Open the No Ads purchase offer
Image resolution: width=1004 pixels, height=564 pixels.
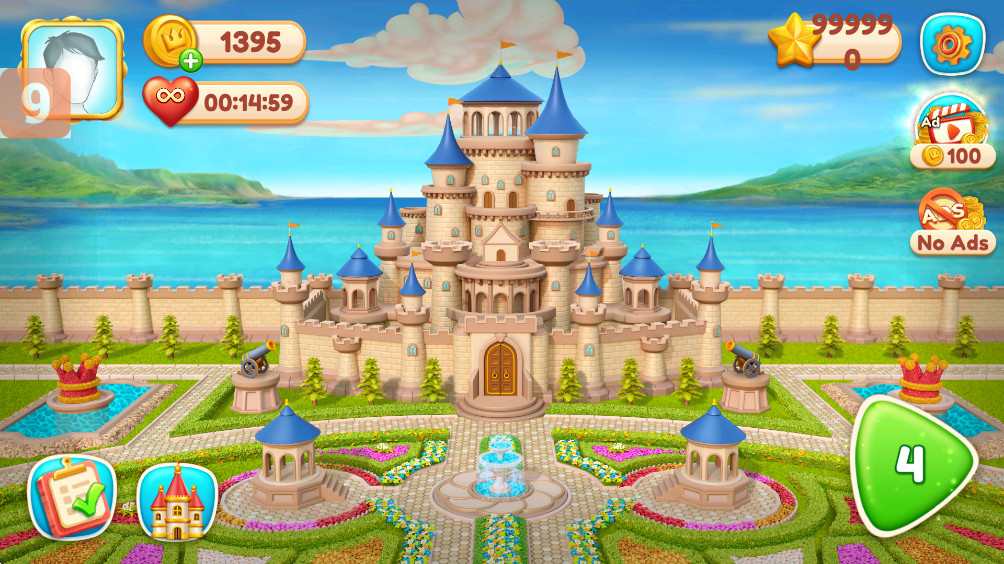coord(952,221)
